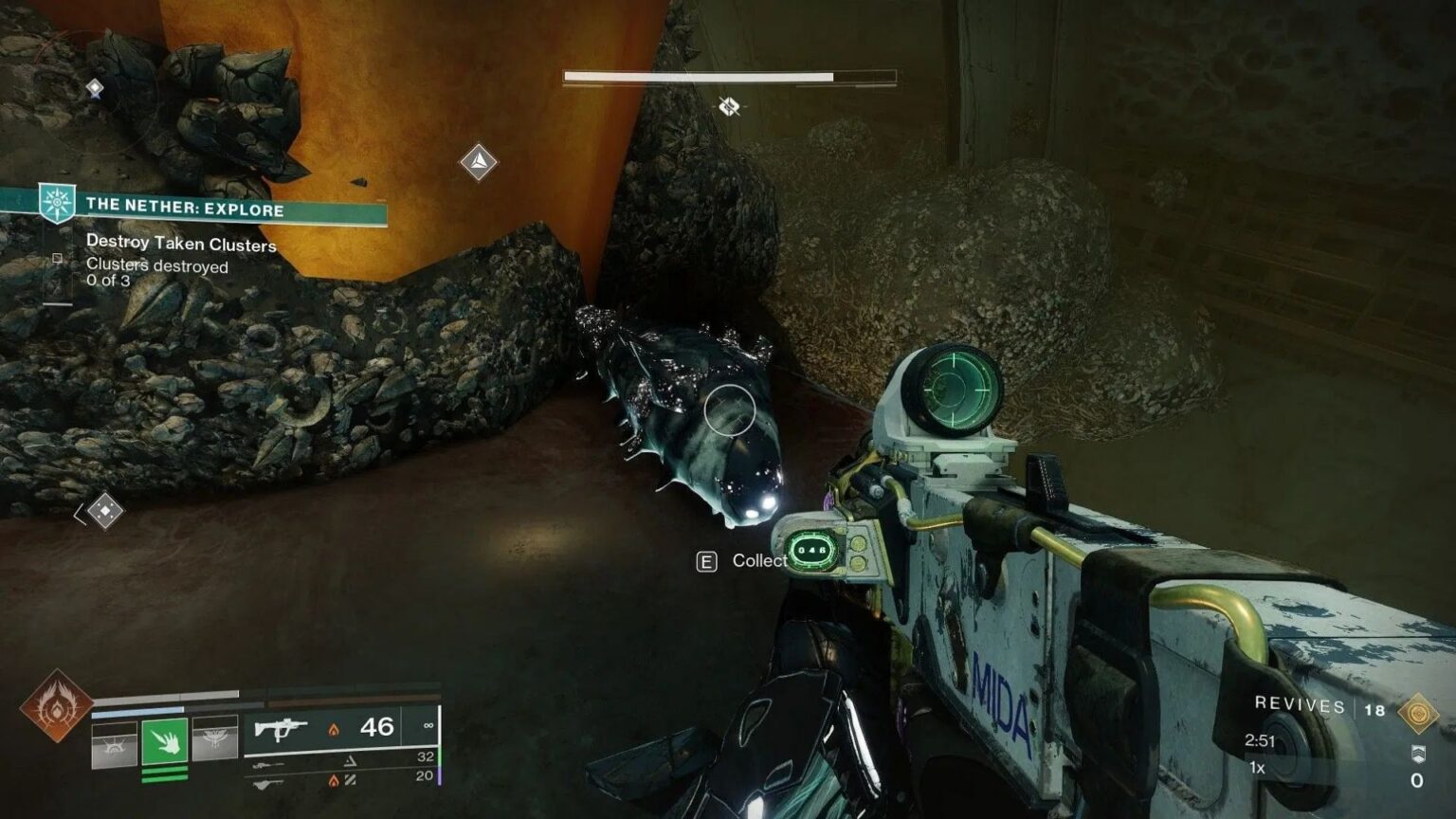Screen dimensions: 1456x819
Task: Select the sniper rifle weapon slot icon
Action: (x=268, y=764)
